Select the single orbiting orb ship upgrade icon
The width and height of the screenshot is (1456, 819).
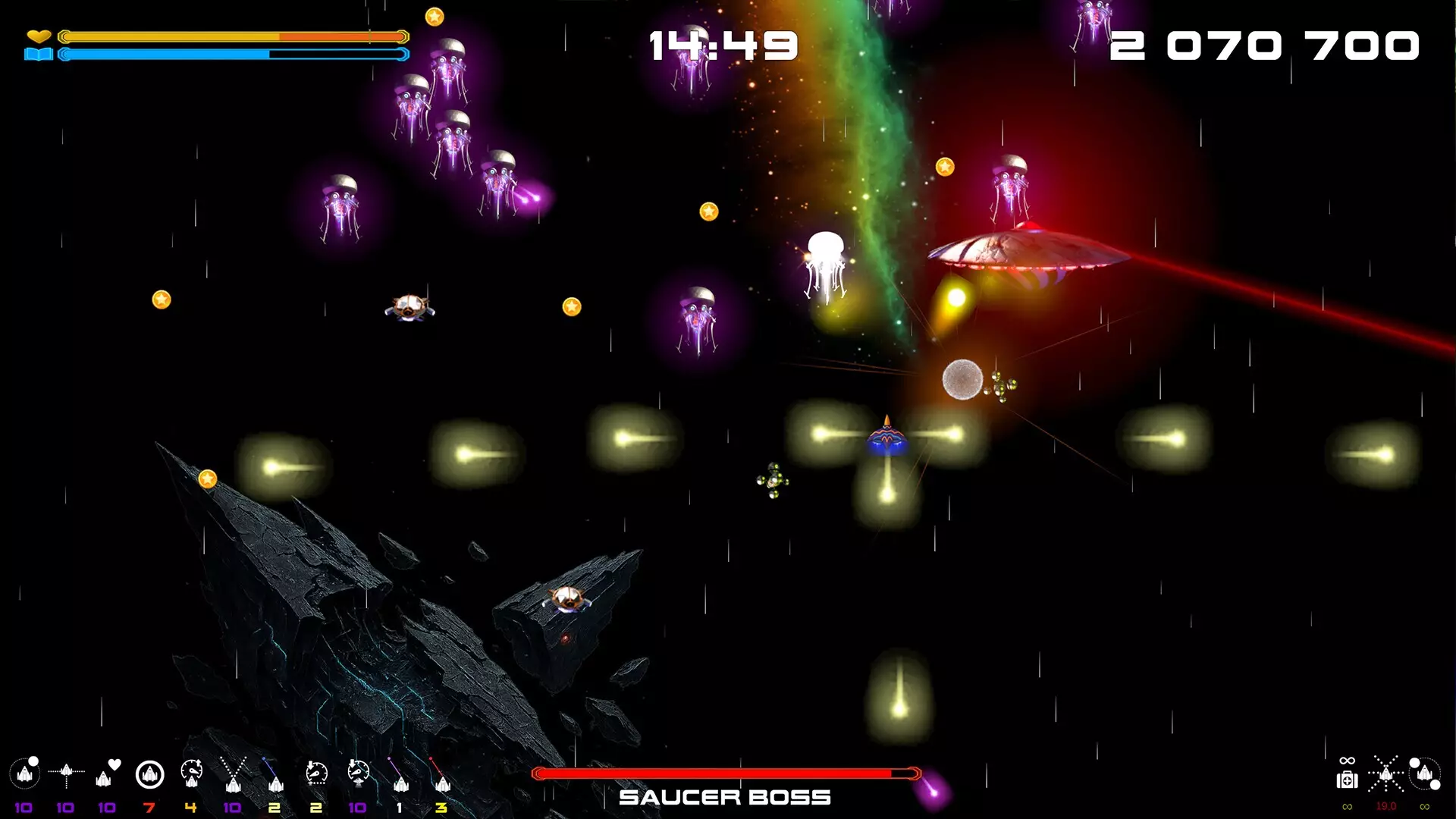(25, 774)
